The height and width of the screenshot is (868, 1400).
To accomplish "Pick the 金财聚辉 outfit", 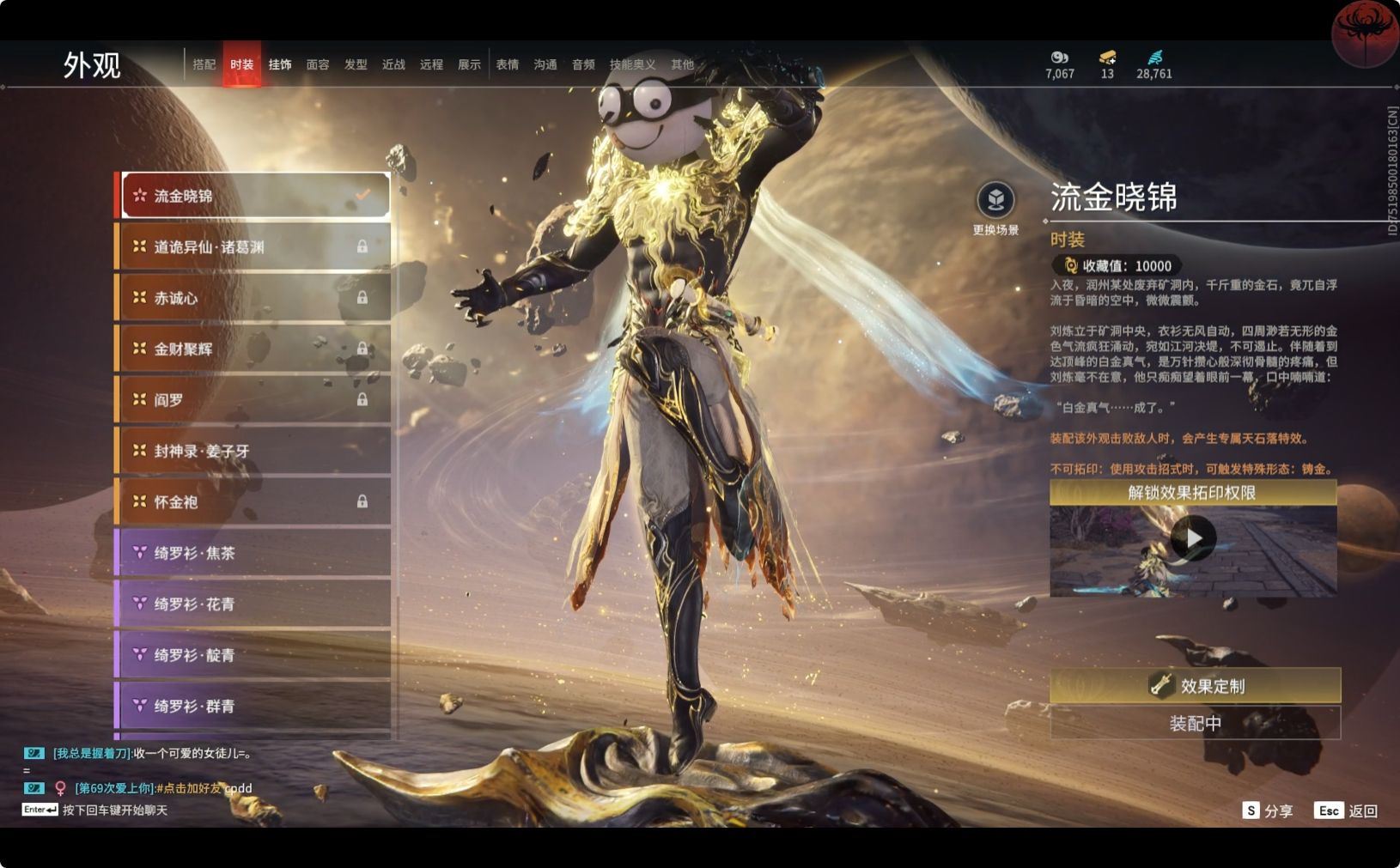I will (x=255, y=349).
